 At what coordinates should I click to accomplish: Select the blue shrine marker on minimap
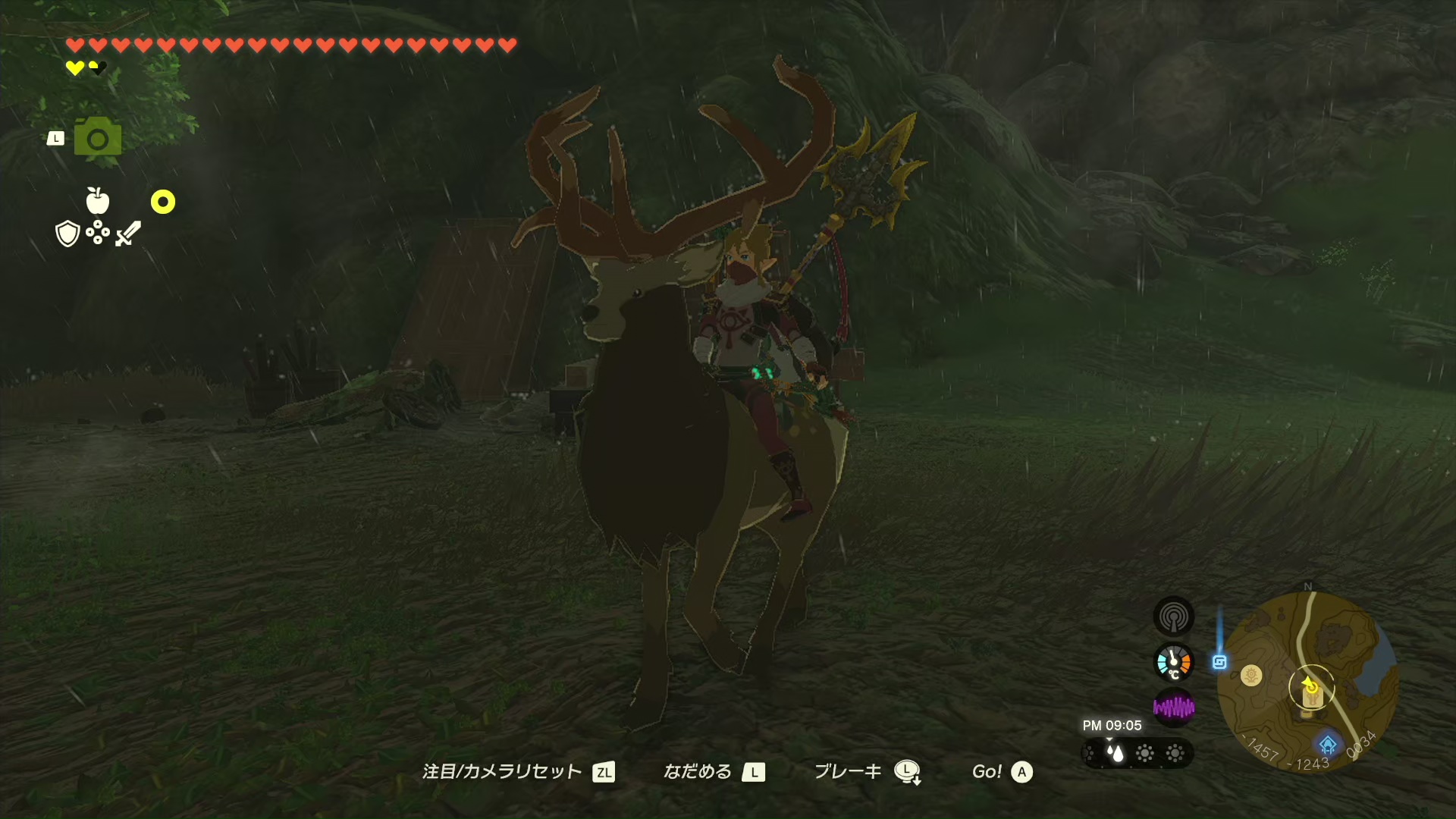pos(1327,743)
